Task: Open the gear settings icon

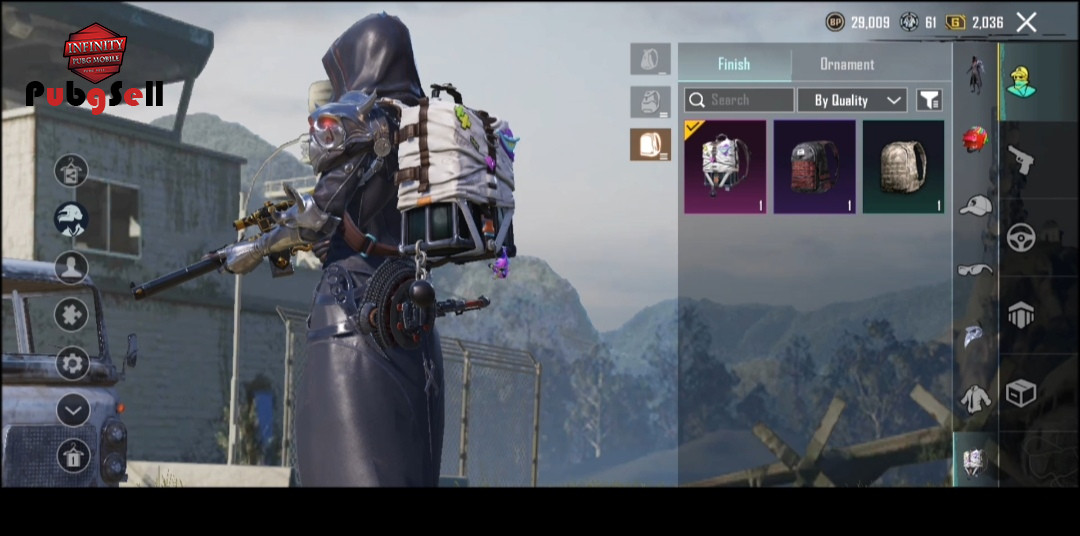Action: point(72,363)
